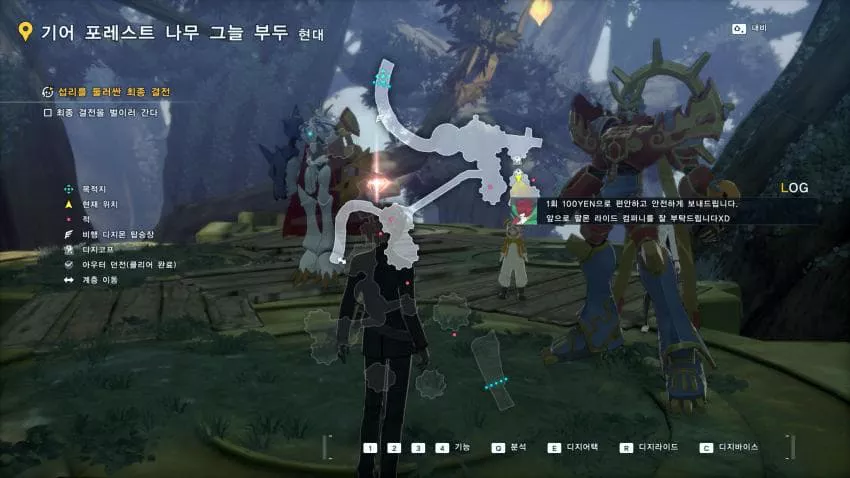850x478 pixels.
Task: Activate the 디지어택 command
Action: [568, 448]
